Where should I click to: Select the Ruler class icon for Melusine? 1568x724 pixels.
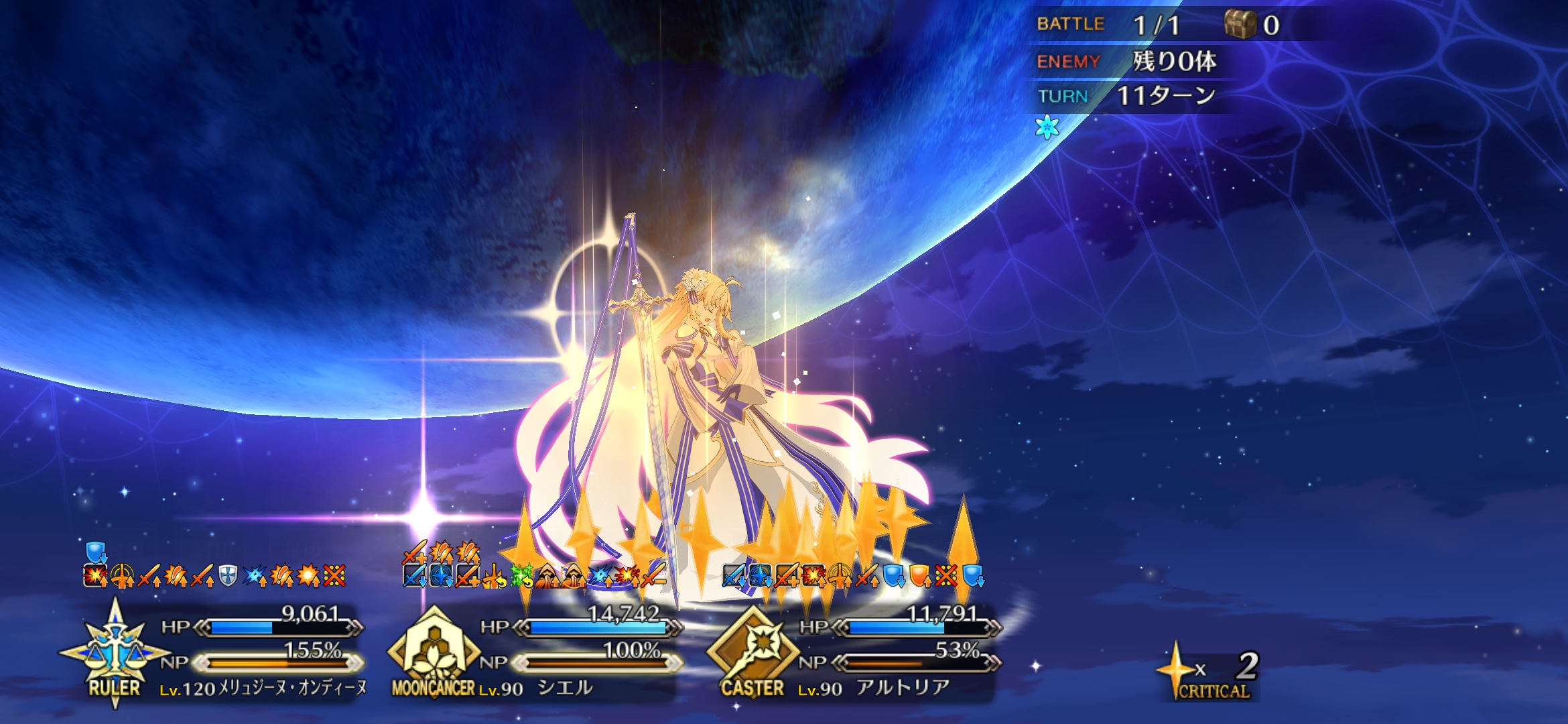pos(115,652)
